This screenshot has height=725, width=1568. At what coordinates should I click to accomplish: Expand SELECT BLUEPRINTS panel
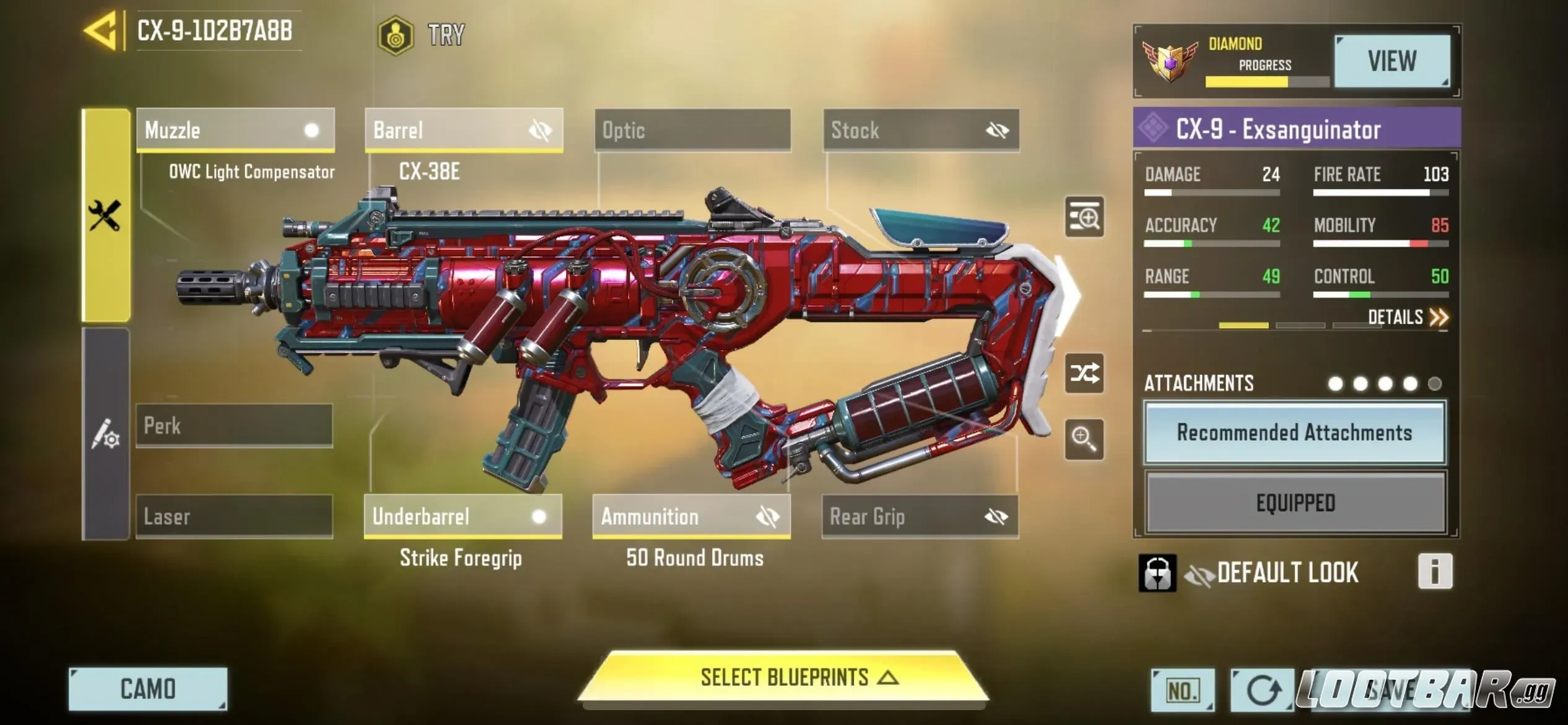[783, 677]
